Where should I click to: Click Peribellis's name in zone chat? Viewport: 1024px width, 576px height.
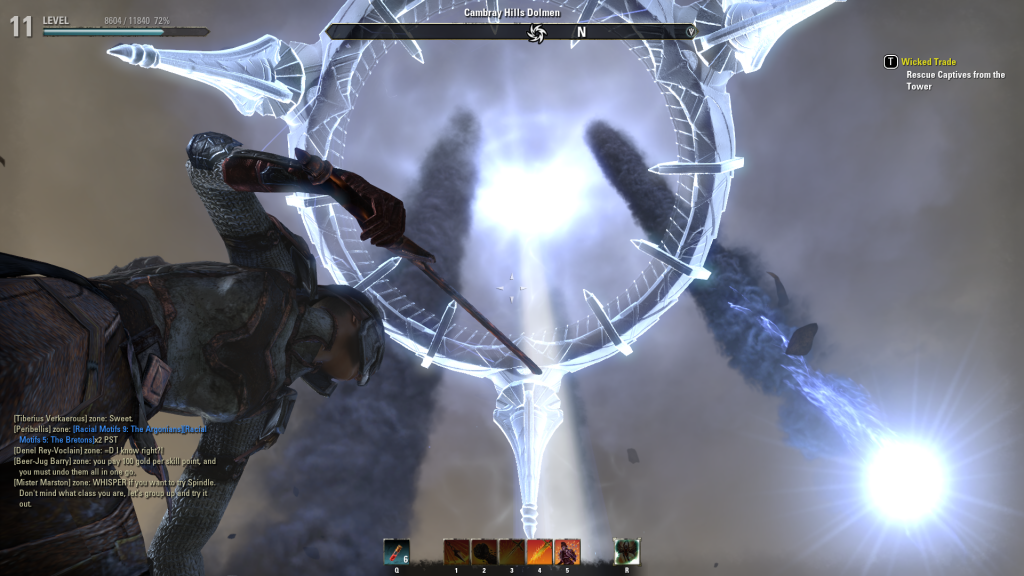click(36, 428)
